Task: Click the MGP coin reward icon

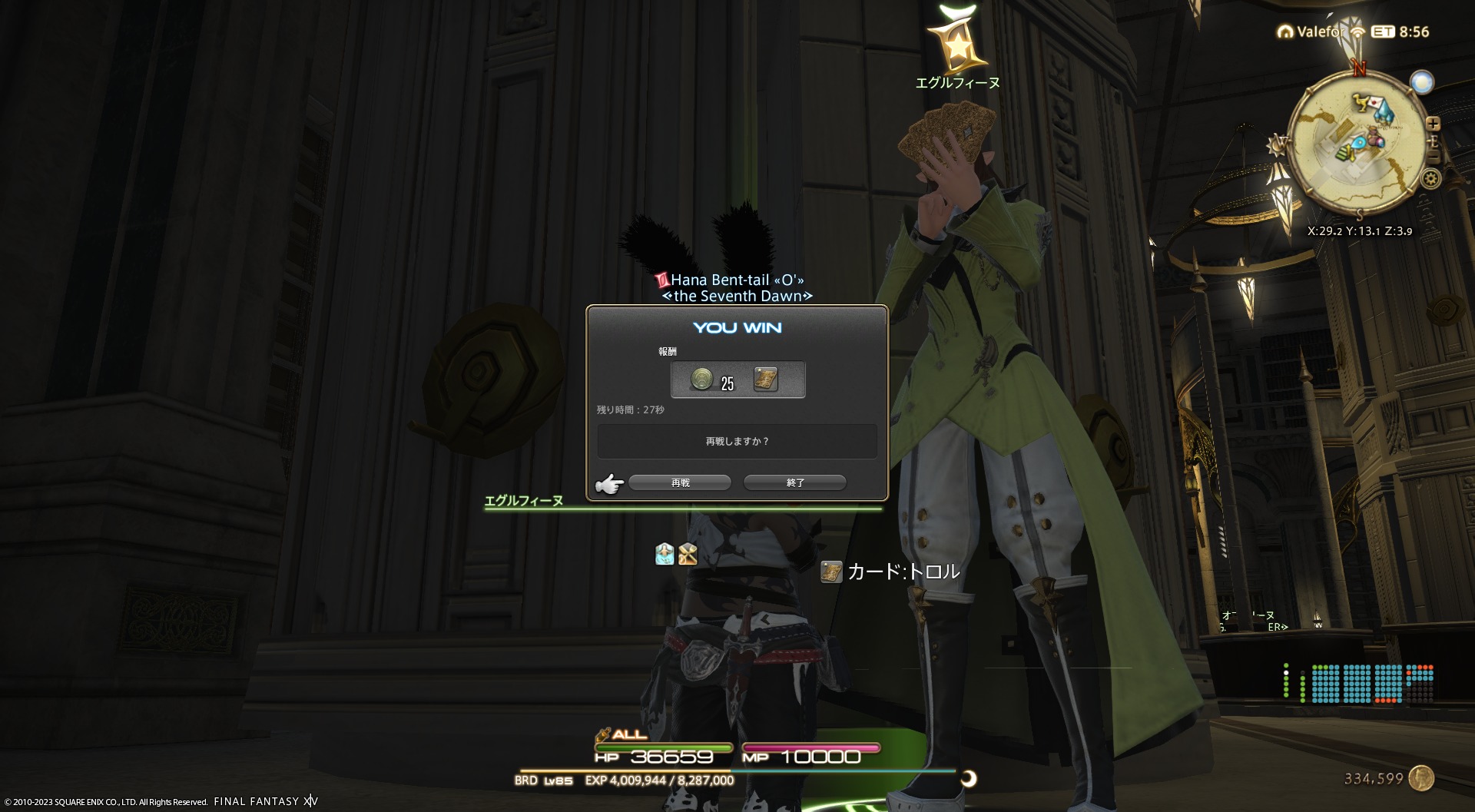Action: tap(702, 379)
